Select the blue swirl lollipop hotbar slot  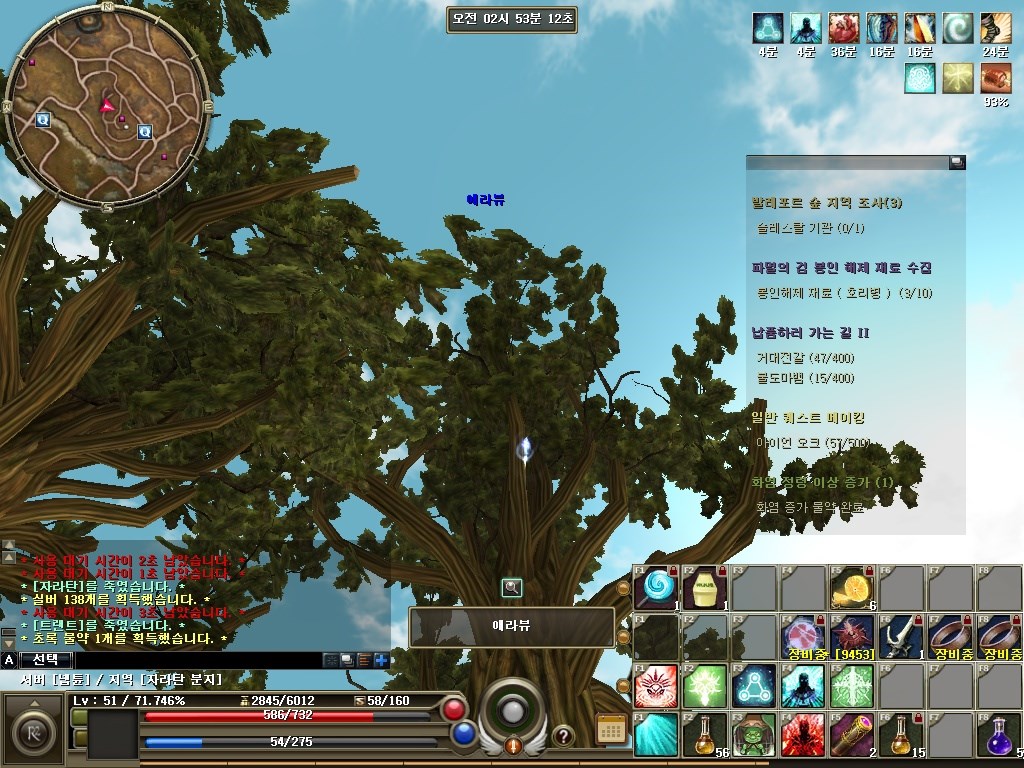pyautogui.click(x=656, y=588)
